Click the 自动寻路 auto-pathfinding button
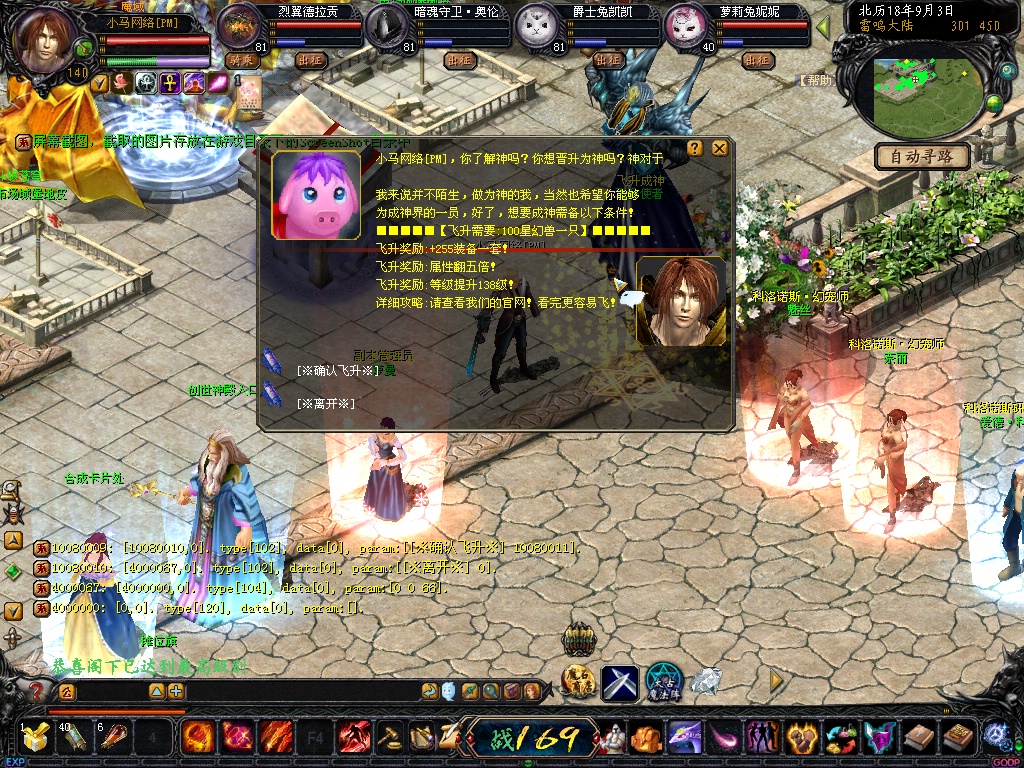Viewport: 1024px width, 768px height. (x=922, y=156)
